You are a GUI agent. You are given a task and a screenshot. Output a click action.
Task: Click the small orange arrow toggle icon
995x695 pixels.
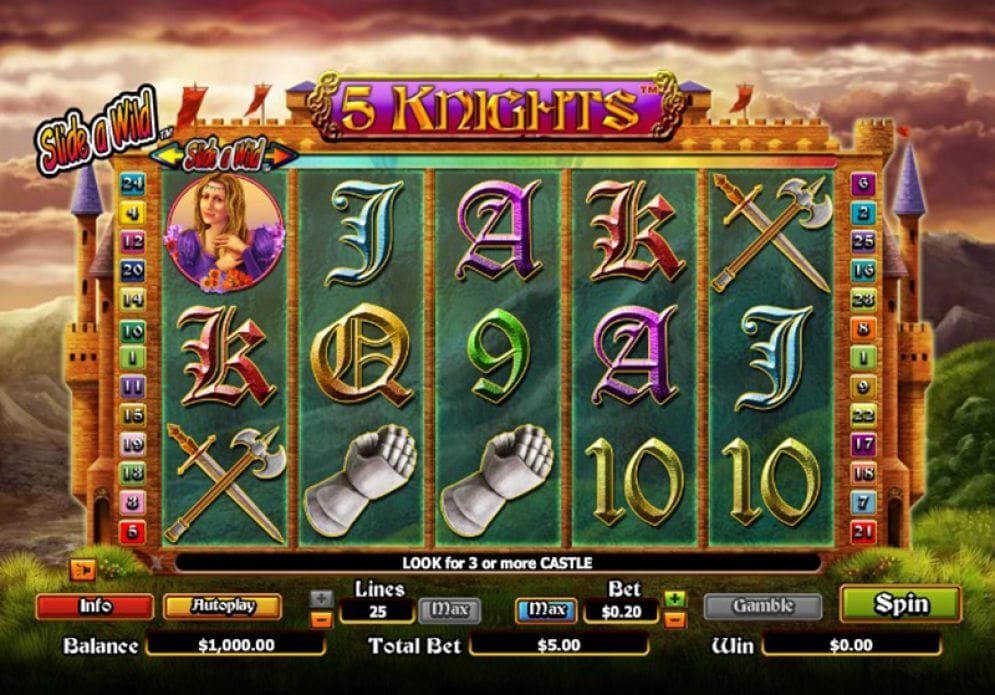(82, 570)
